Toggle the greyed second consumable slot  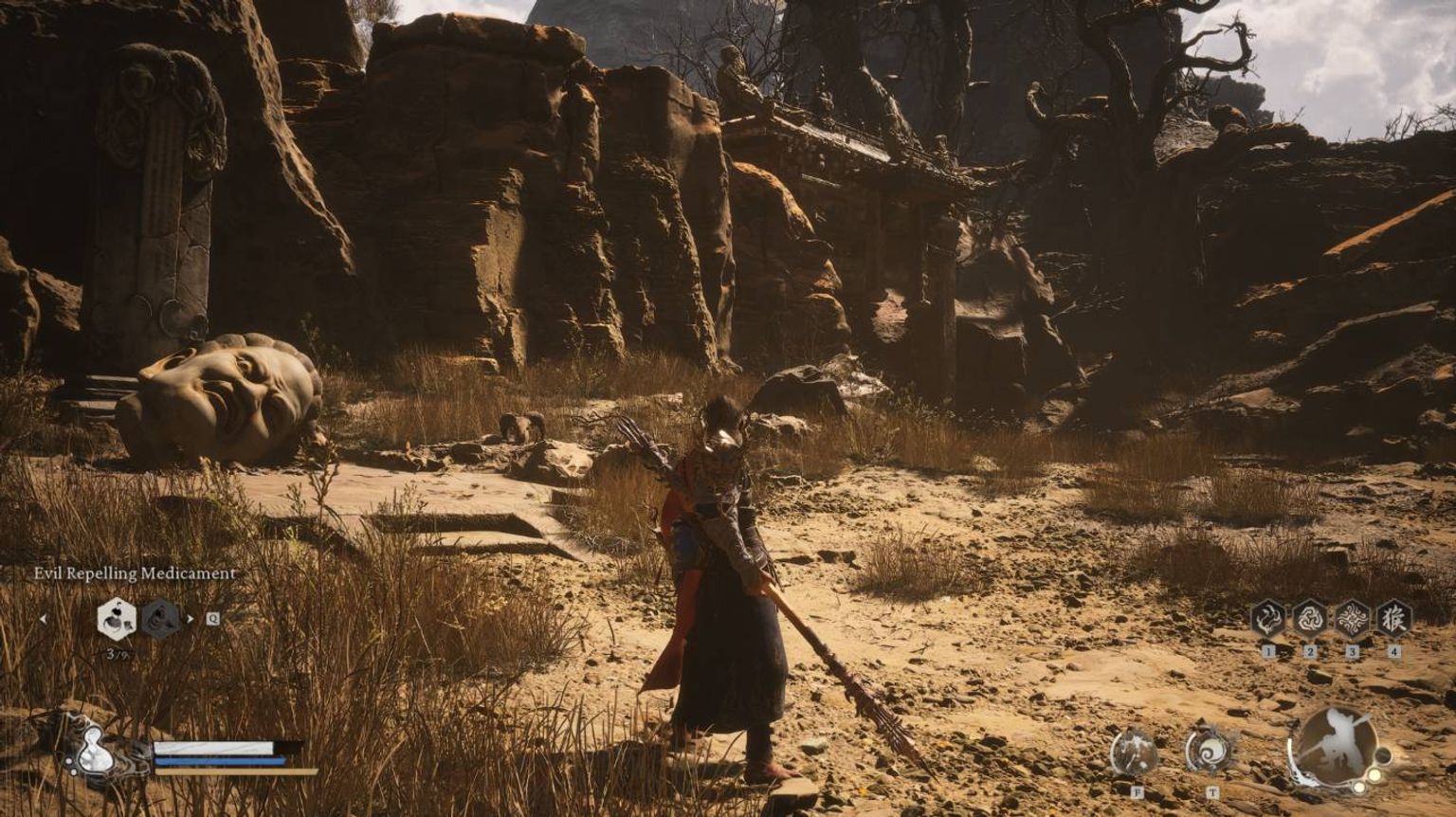coord(159,620)
